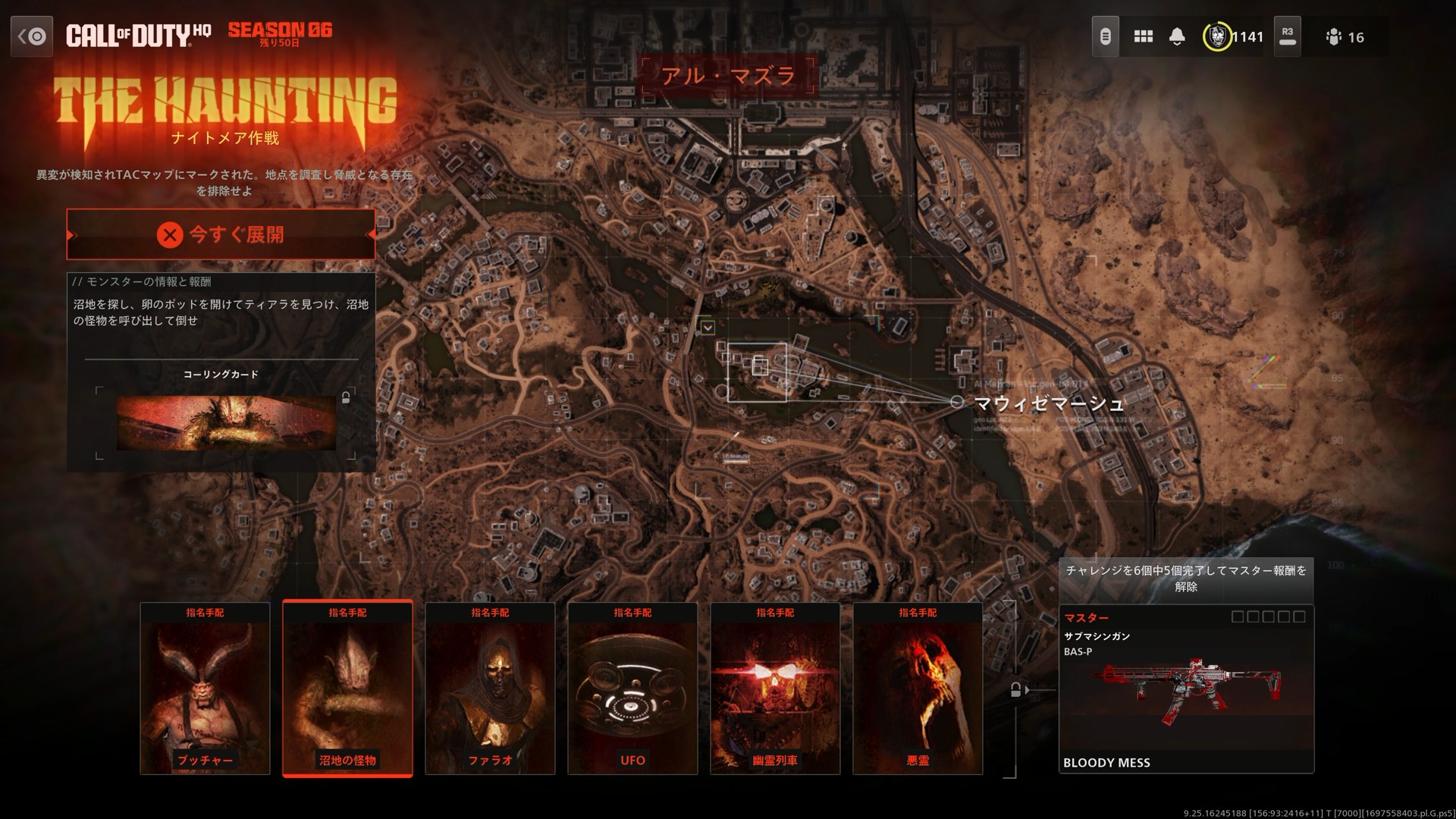The width and height of the screenshot is (1456, 819).
Task: Open the CALL OF DUTY HQ home menu
Action: tap(139, 35)
